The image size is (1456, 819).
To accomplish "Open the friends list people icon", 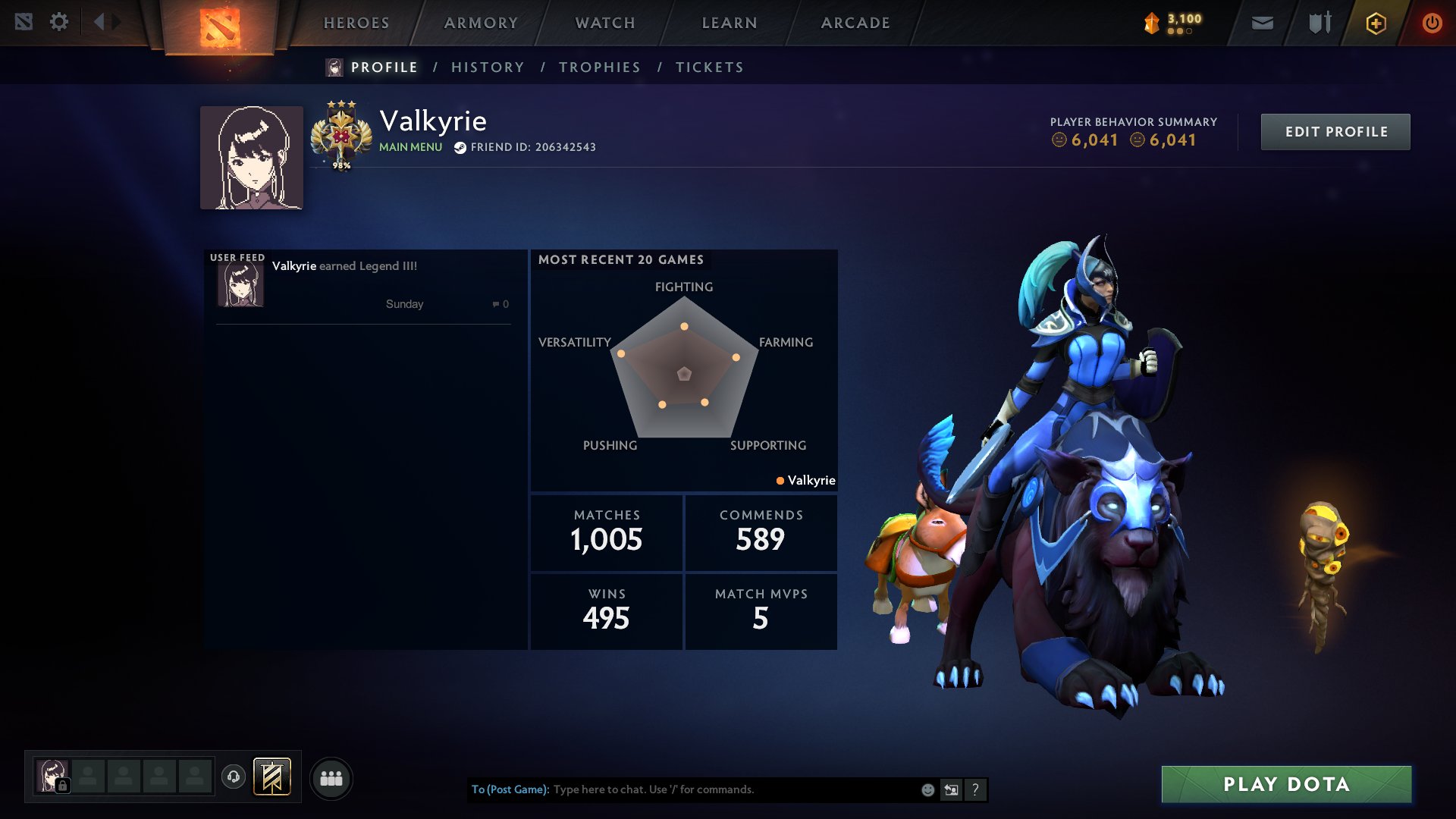I will coord(331,777).
